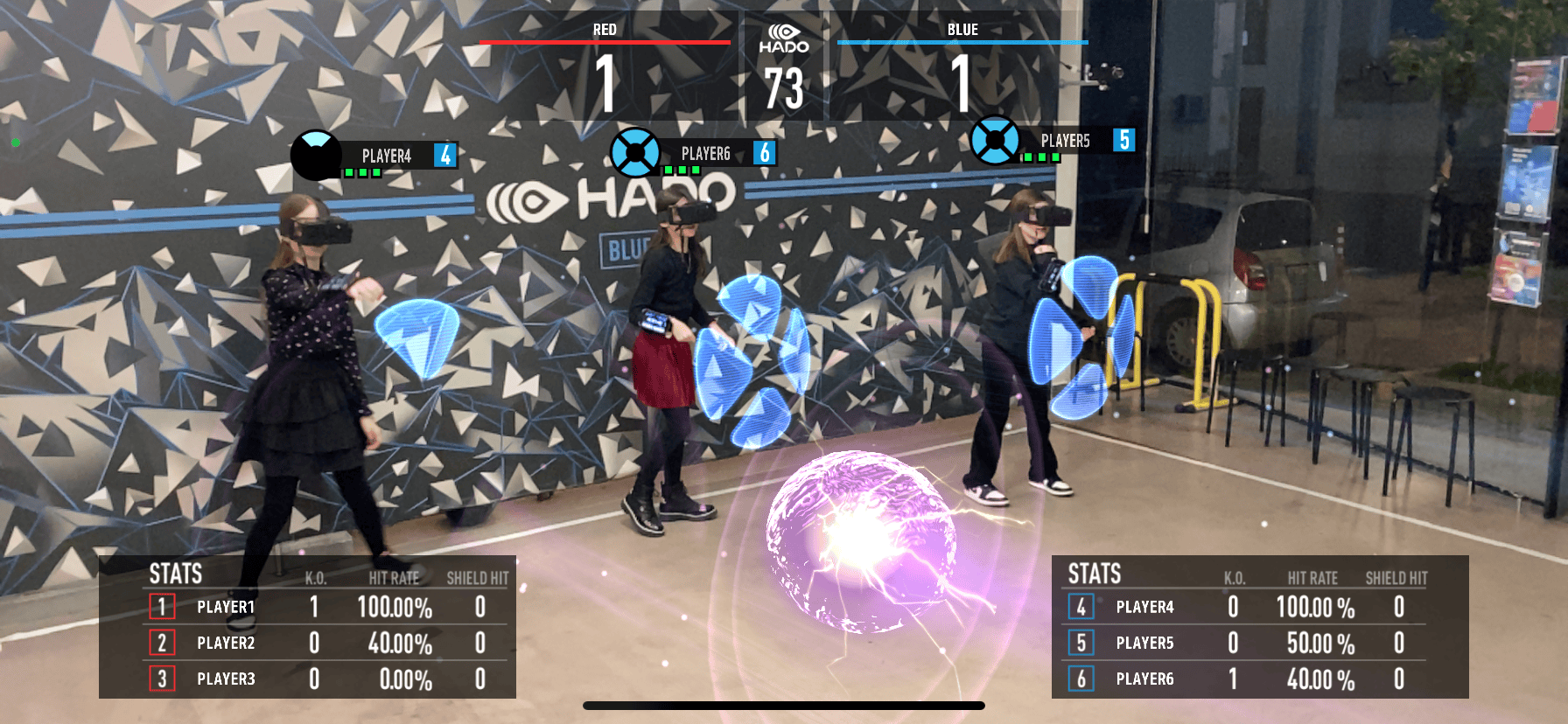Image resolution: width=1568 pixels, height=724 pixels.
Task: Select the PLAYER4 row in the blue stats table
Action: pos(1246,607)
